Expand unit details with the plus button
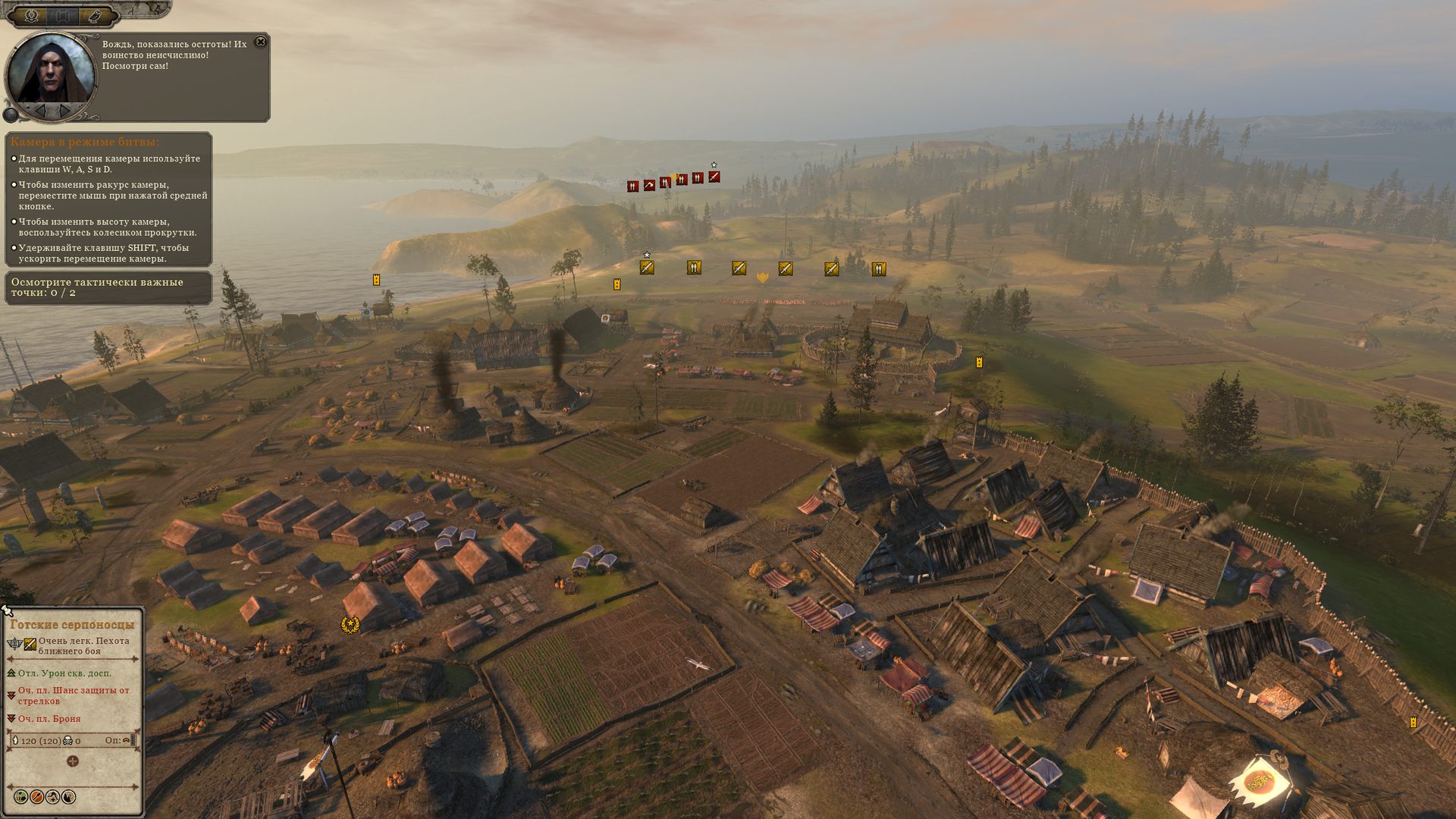Image resolution: width=1456 pixels, height=819 pixels. [73, 761]
